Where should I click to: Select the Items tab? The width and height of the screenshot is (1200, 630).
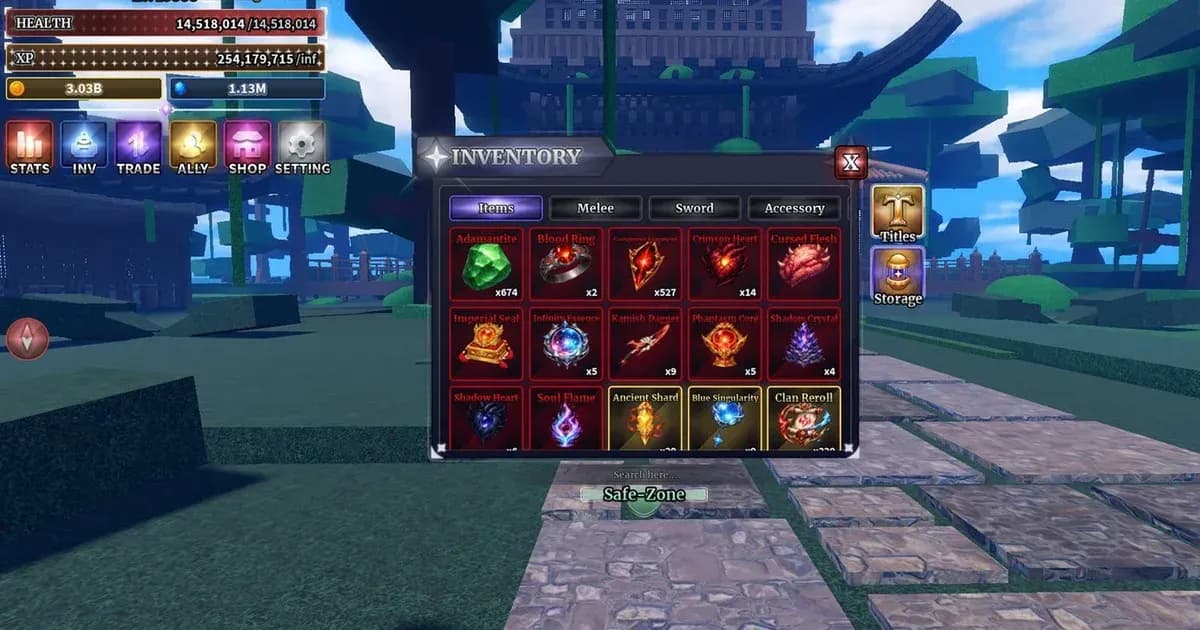[496, 208]
